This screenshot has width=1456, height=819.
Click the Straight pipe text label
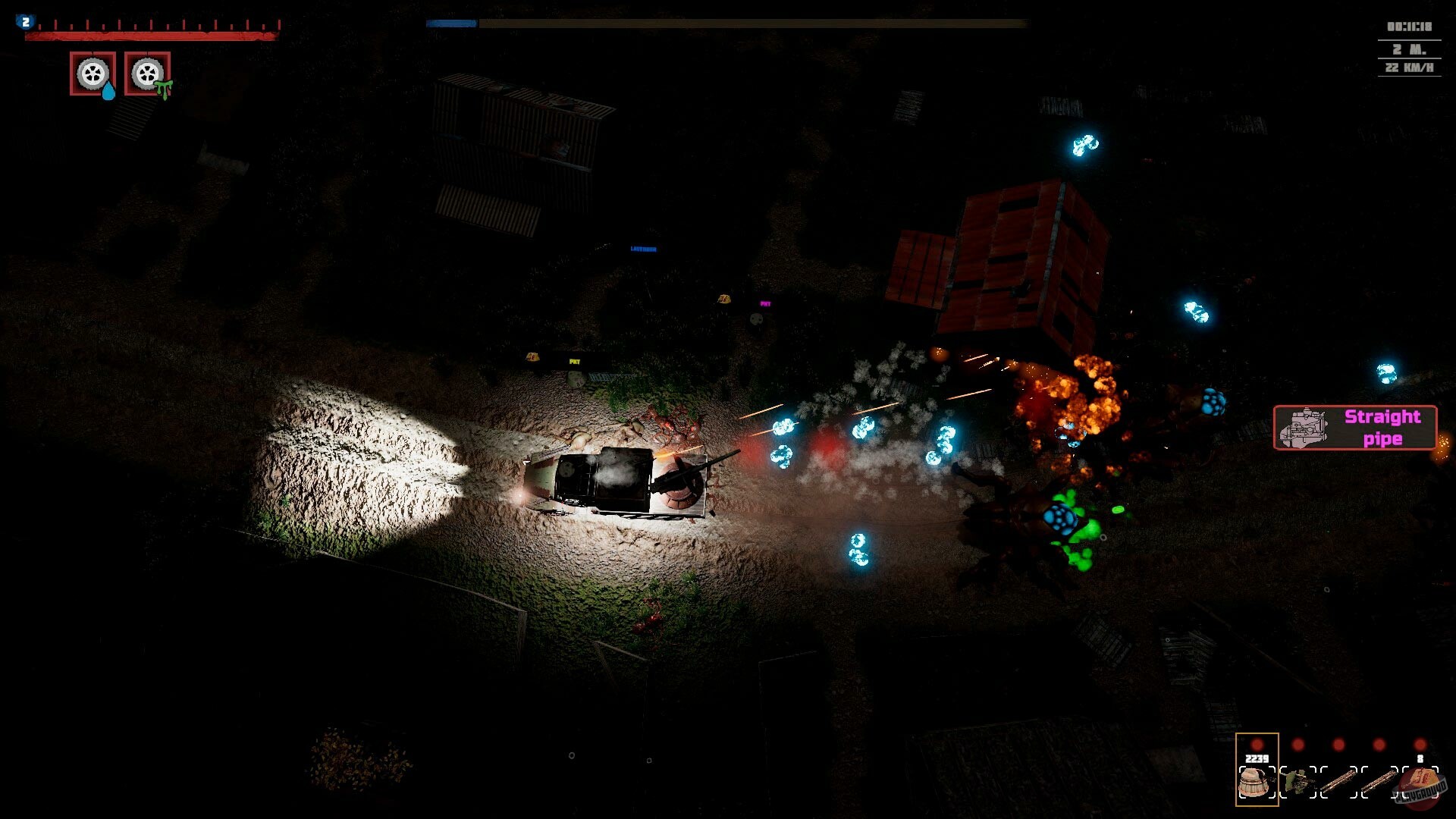[x=1382, y=428]
